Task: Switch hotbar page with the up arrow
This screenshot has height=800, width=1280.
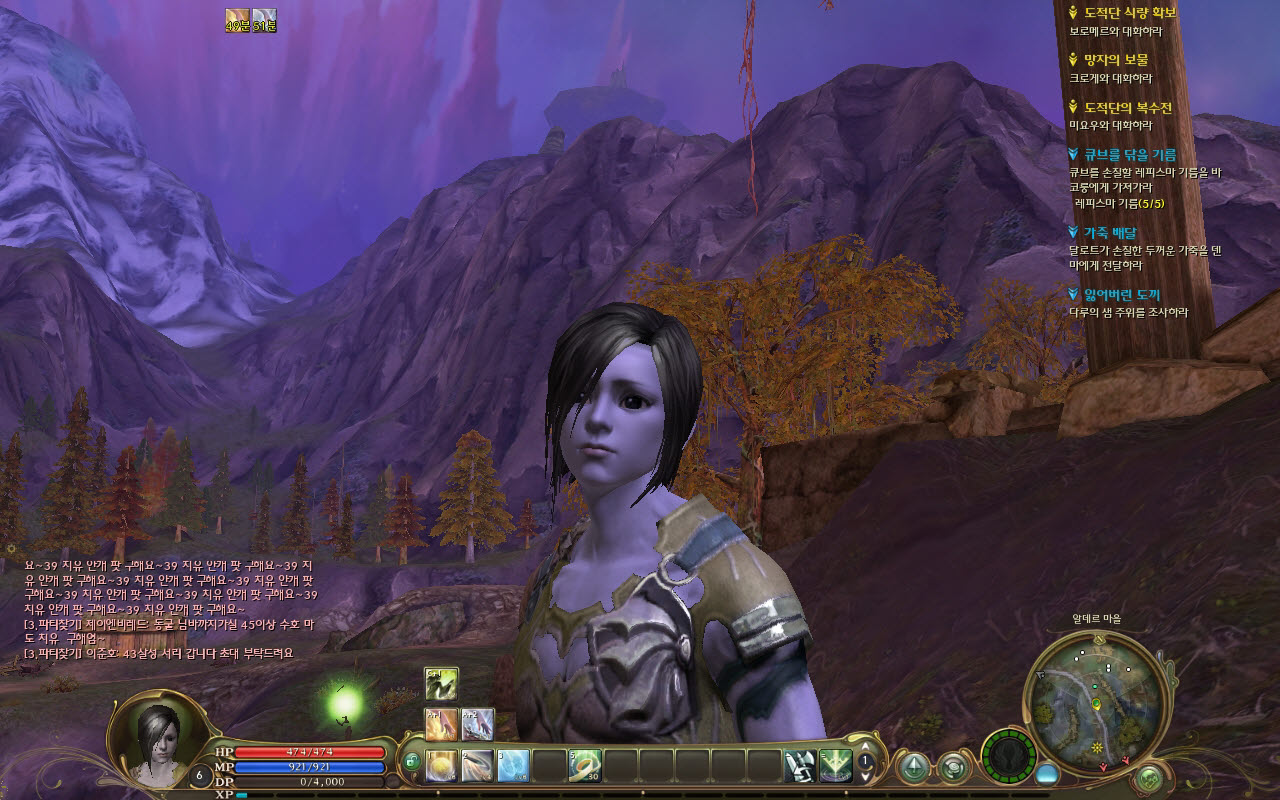Action: pyautogui.click(x=866, y=746)
